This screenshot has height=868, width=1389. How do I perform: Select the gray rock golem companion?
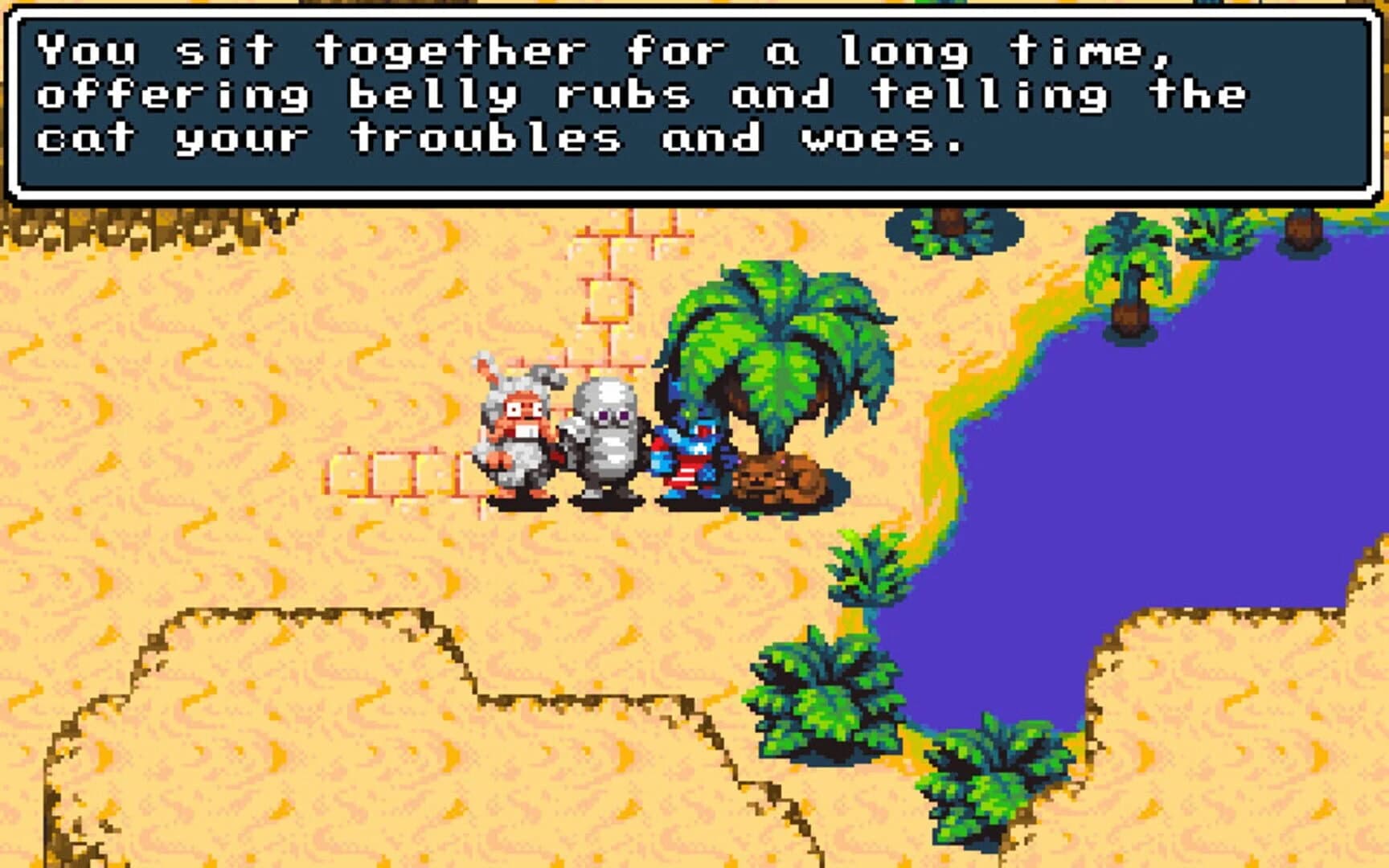click(604, 442)
